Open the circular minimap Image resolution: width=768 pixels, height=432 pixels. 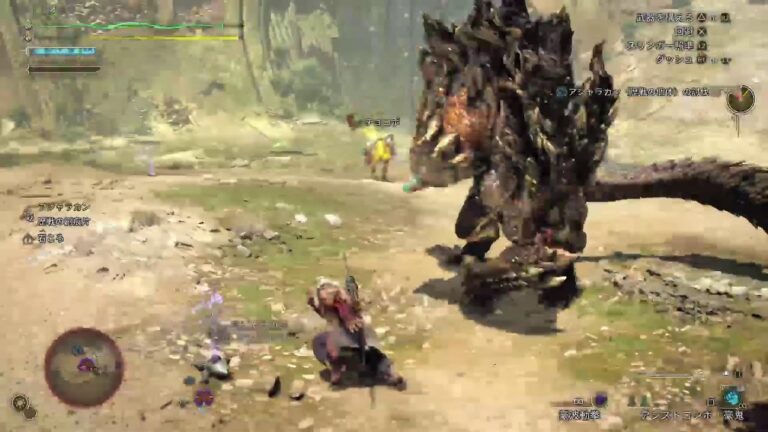(83, 367)
